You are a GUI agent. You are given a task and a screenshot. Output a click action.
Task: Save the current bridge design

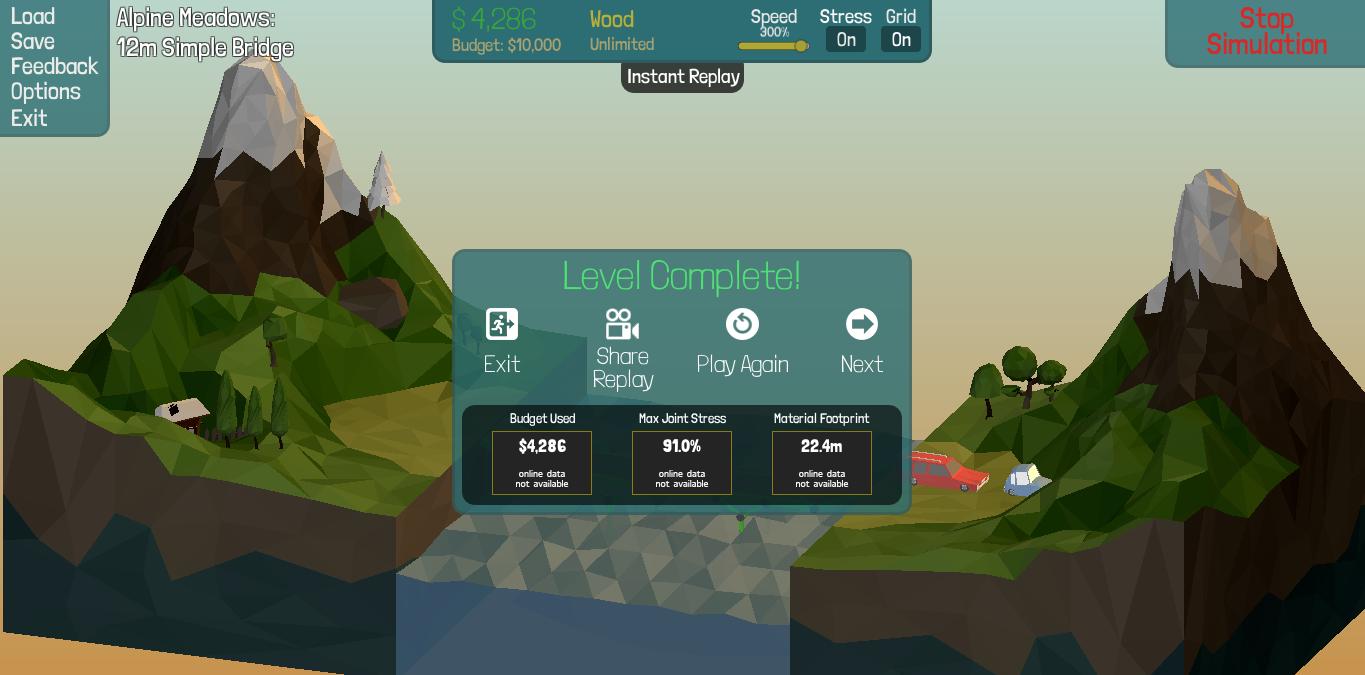33,41
